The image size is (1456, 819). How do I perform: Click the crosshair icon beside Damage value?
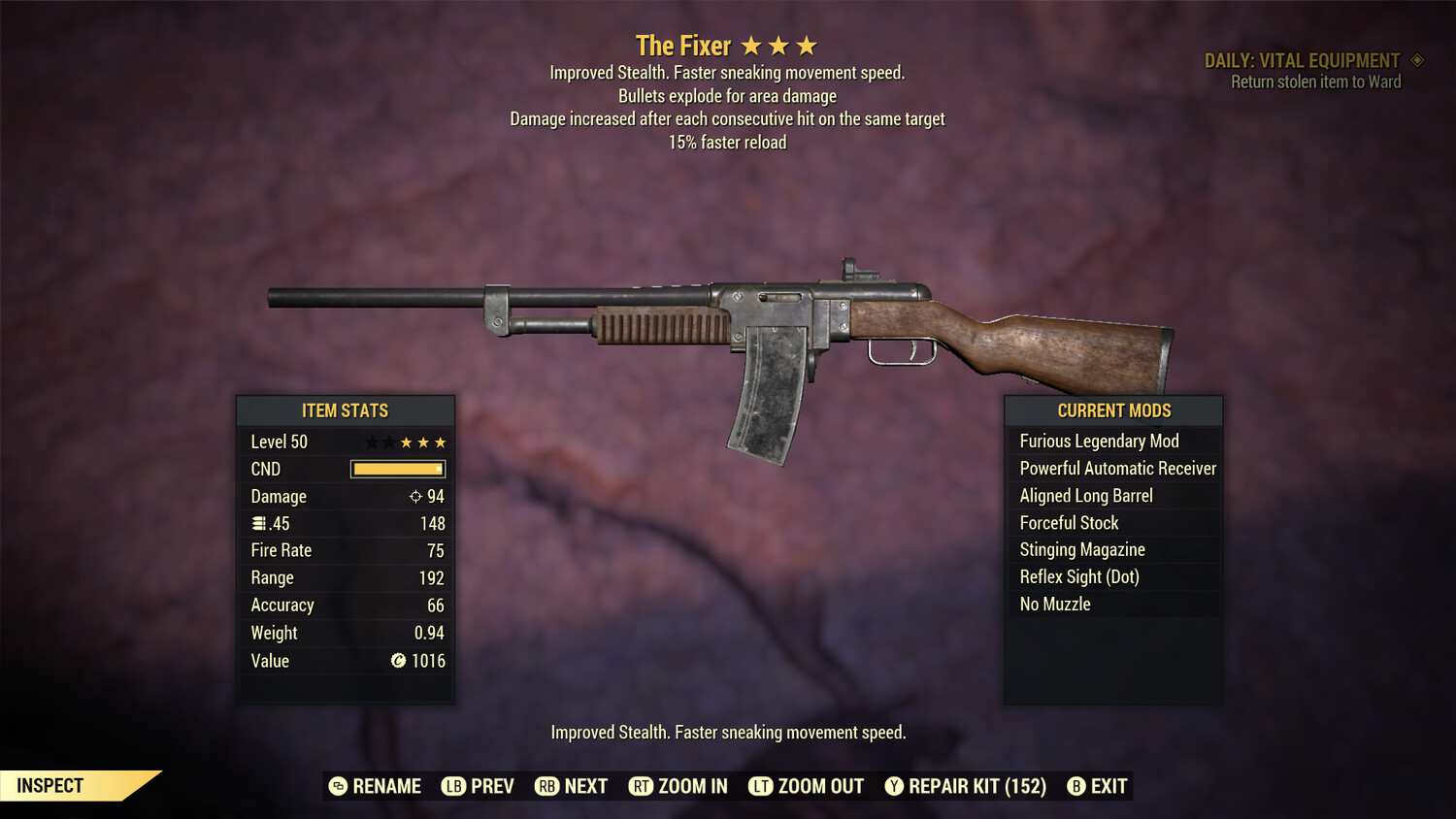coord(417,496)
